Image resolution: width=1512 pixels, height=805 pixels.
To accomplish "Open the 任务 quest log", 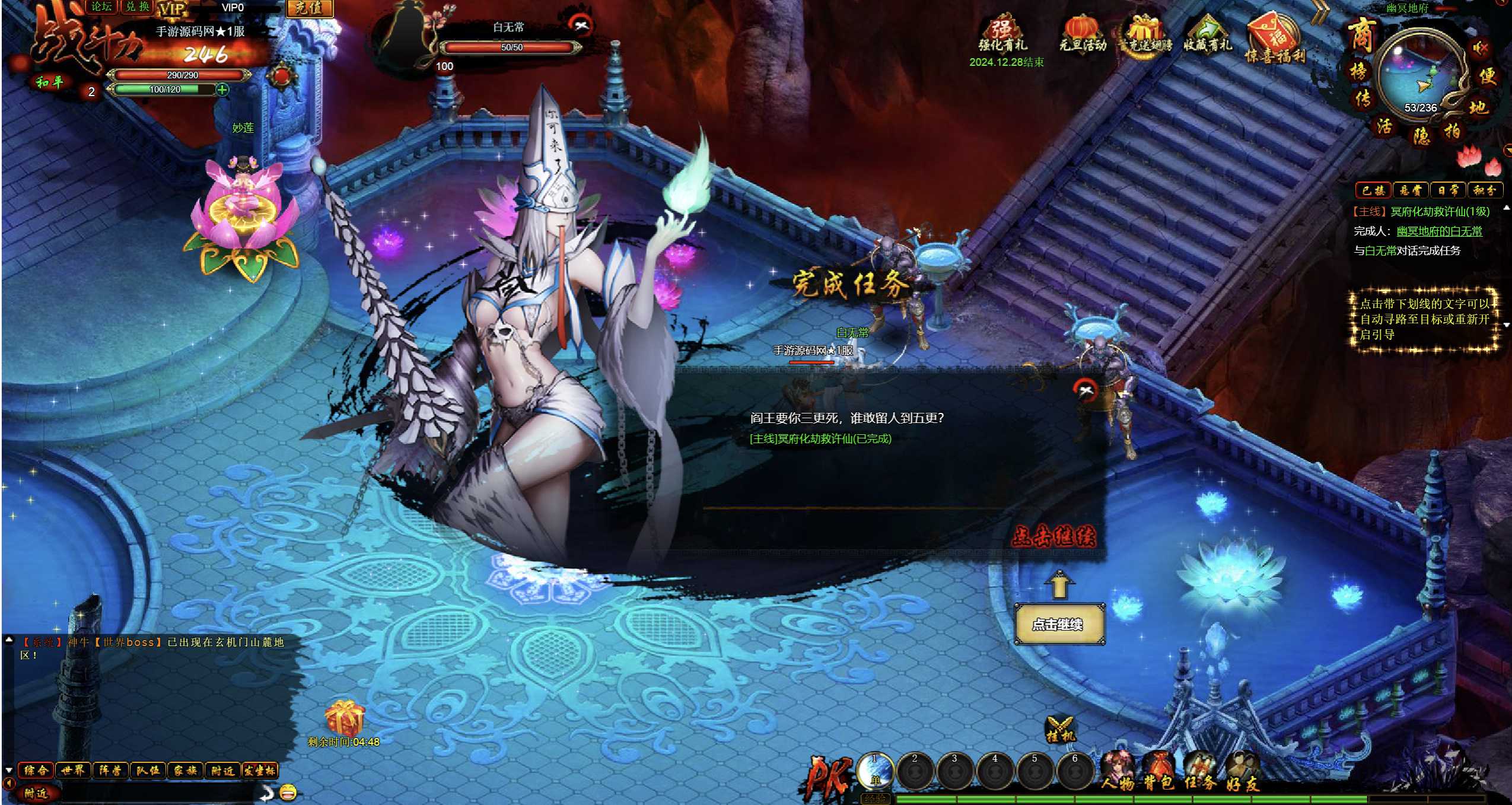I will pos(1200,771).
